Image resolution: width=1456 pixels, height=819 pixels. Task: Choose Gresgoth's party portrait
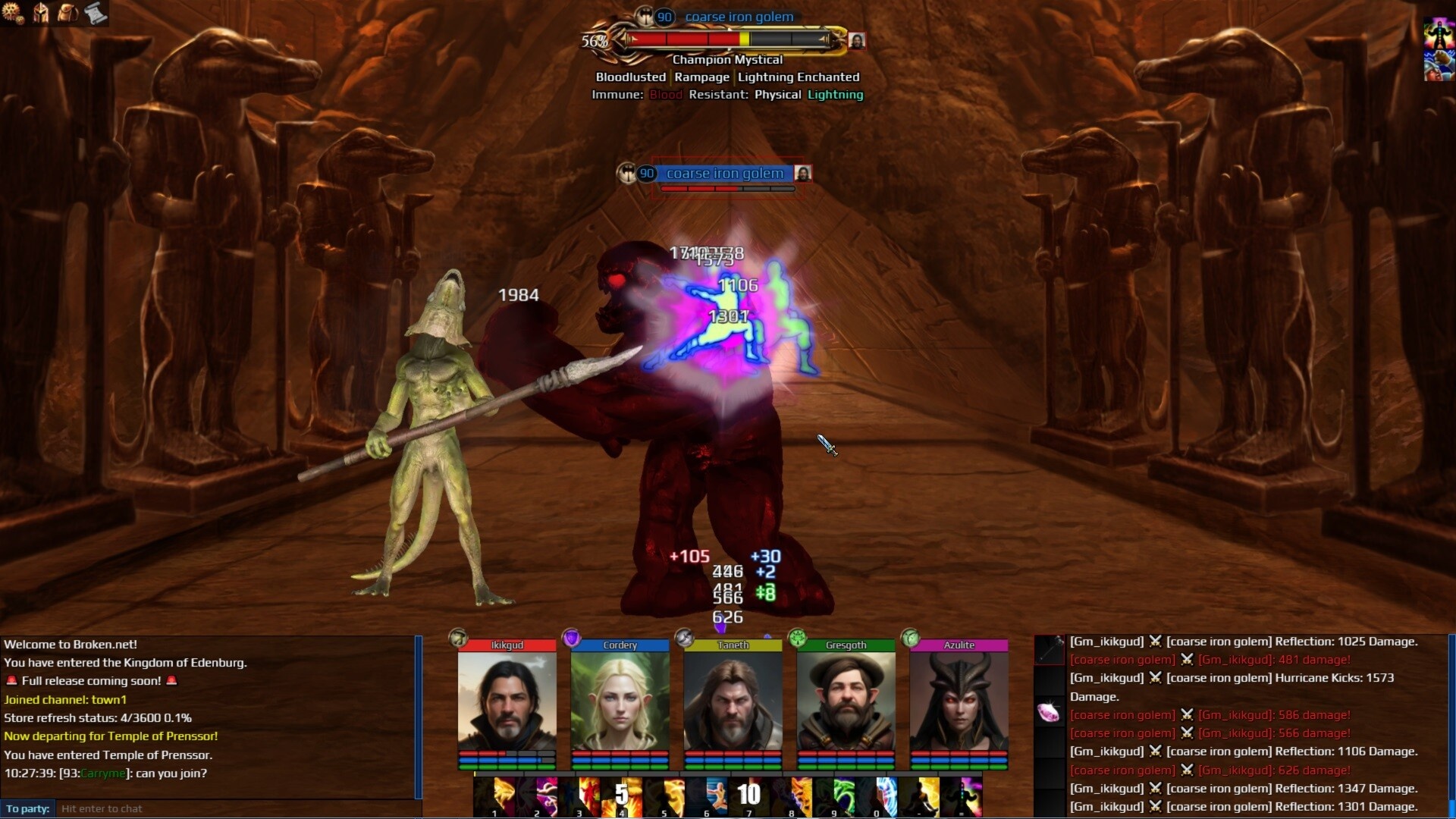point(846,701)
